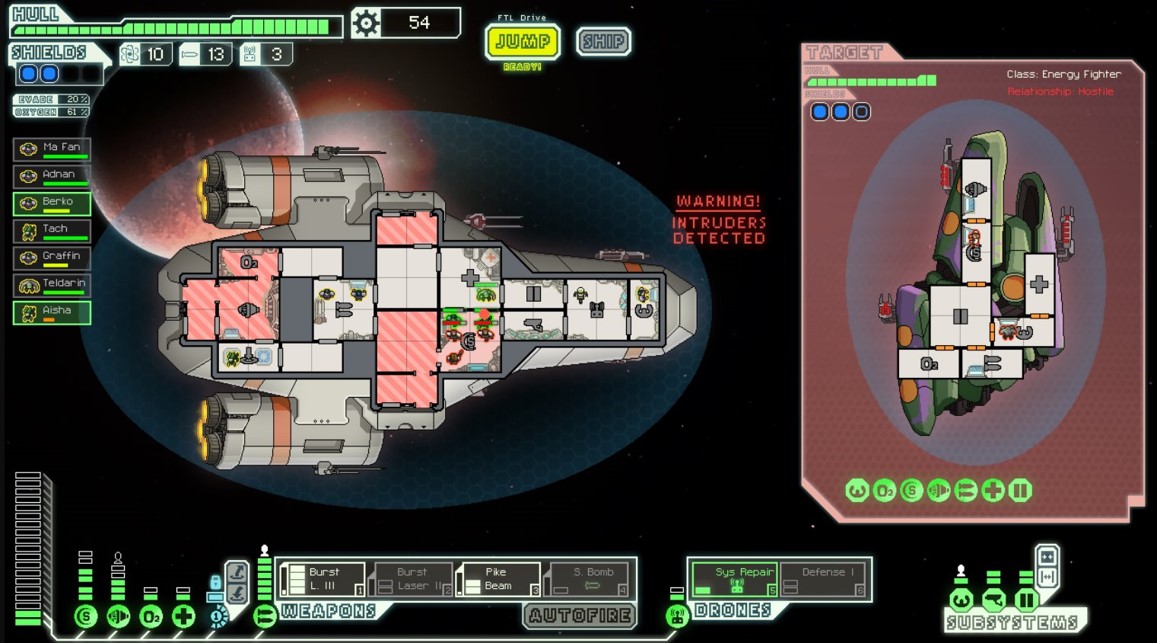Deploy the Defense I drone
Screen dimensions: 1157x643
click(x=823, y=579)
